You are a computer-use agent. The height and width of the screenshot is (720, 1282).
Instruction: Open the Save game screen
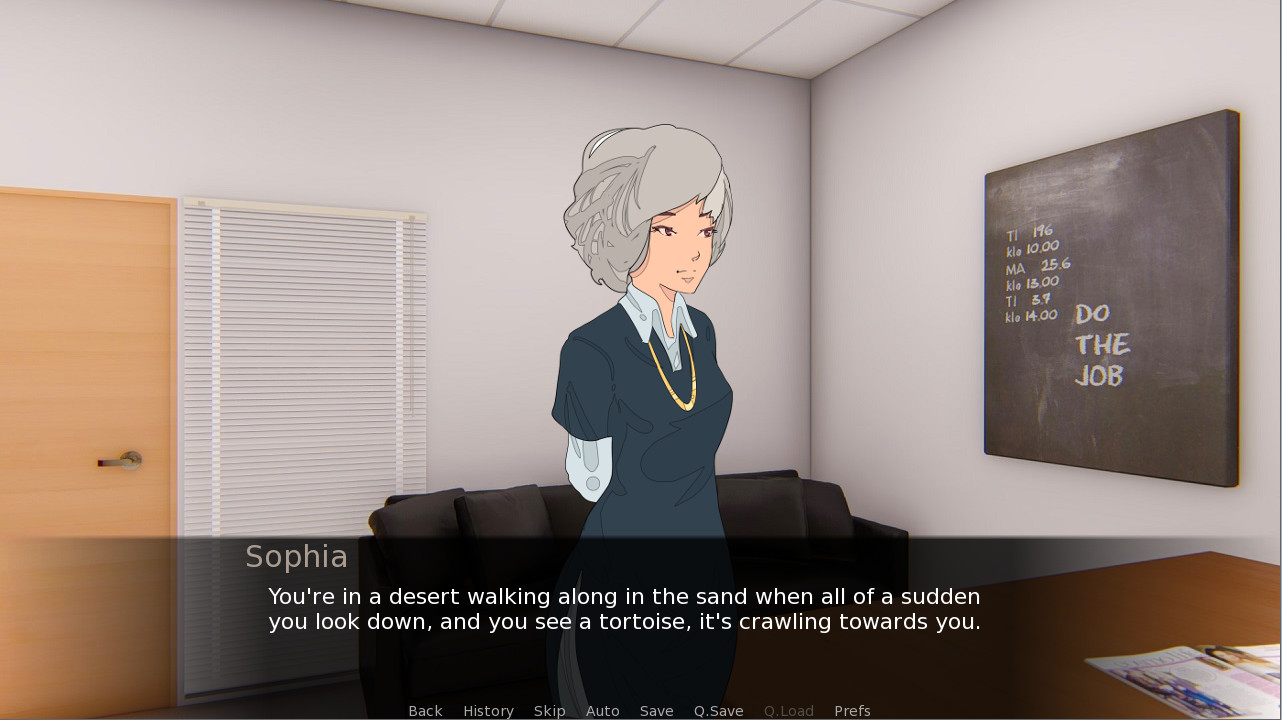click(656, 710)
